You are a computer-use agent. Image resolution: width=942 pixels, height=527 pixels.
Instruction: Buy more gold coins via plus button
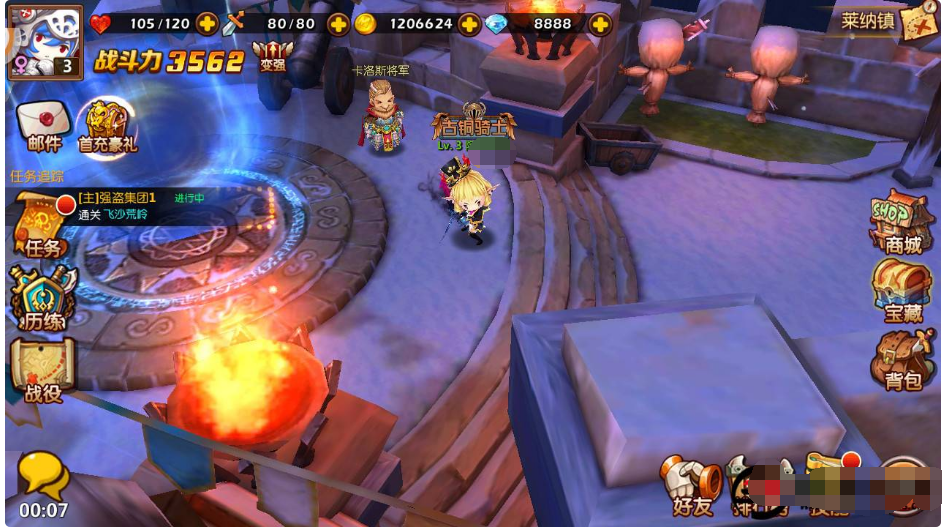[x=469, y=23]
